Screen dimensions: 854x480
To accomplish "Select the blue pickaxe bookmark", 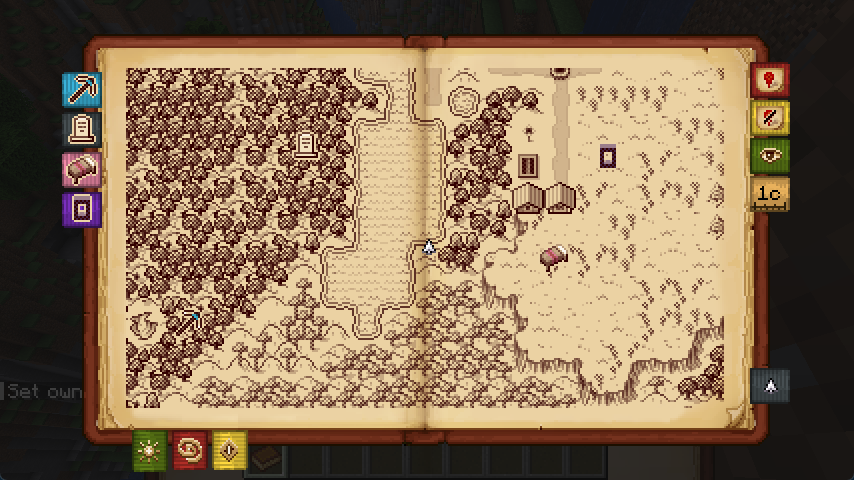I will tap(81, 90).
